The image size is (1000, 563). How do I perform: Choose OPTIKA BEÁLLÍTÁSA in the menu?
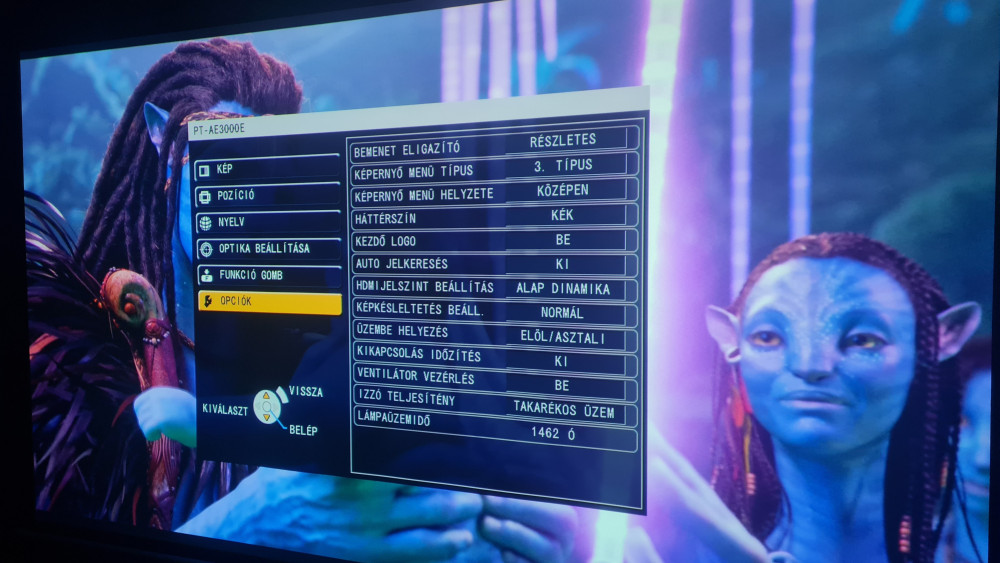pyautogui.click(x=268, y=248)
